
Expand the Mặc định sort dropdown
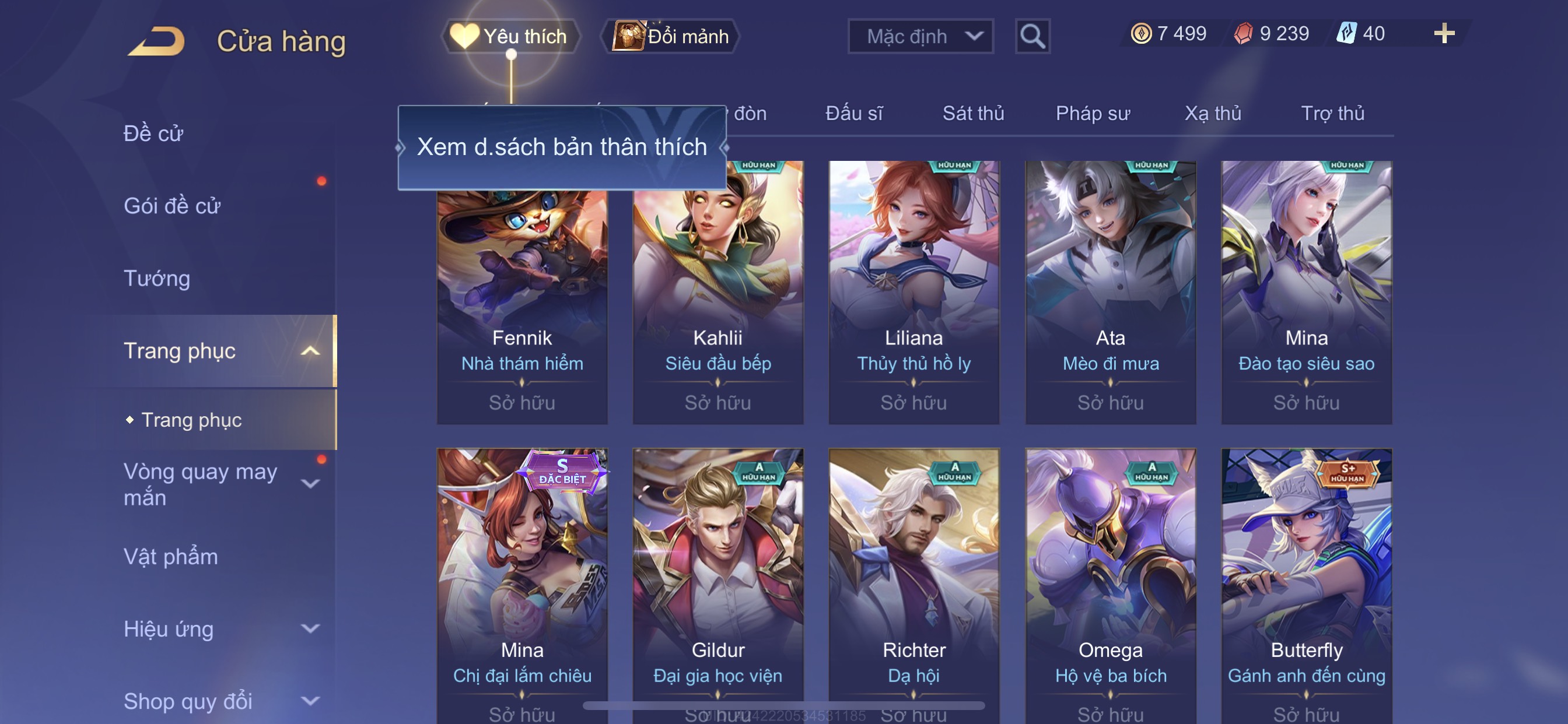click(x=920, y=37)
